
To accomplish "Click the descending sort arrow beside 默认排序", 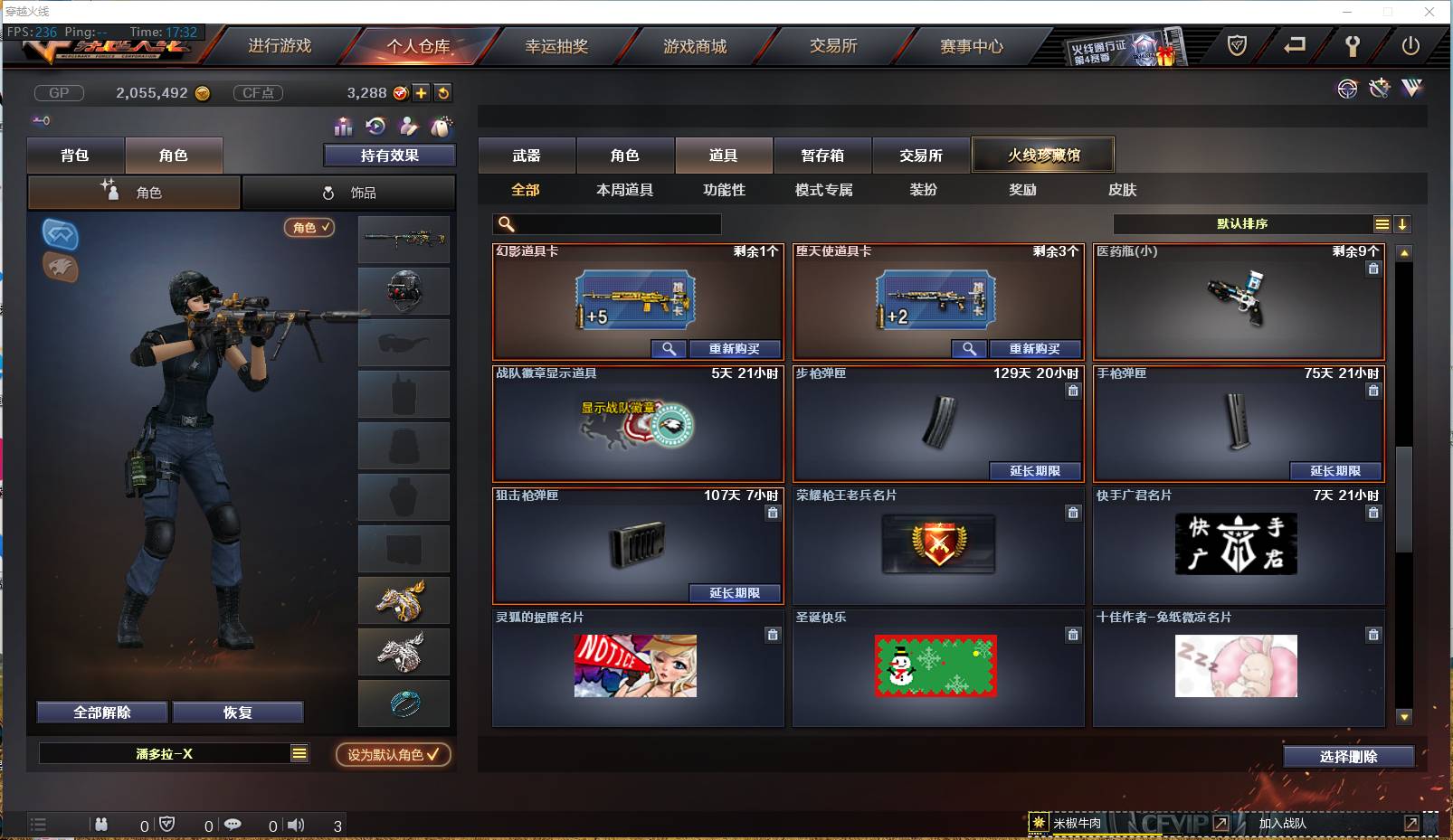I will [x=1403, y=223].
